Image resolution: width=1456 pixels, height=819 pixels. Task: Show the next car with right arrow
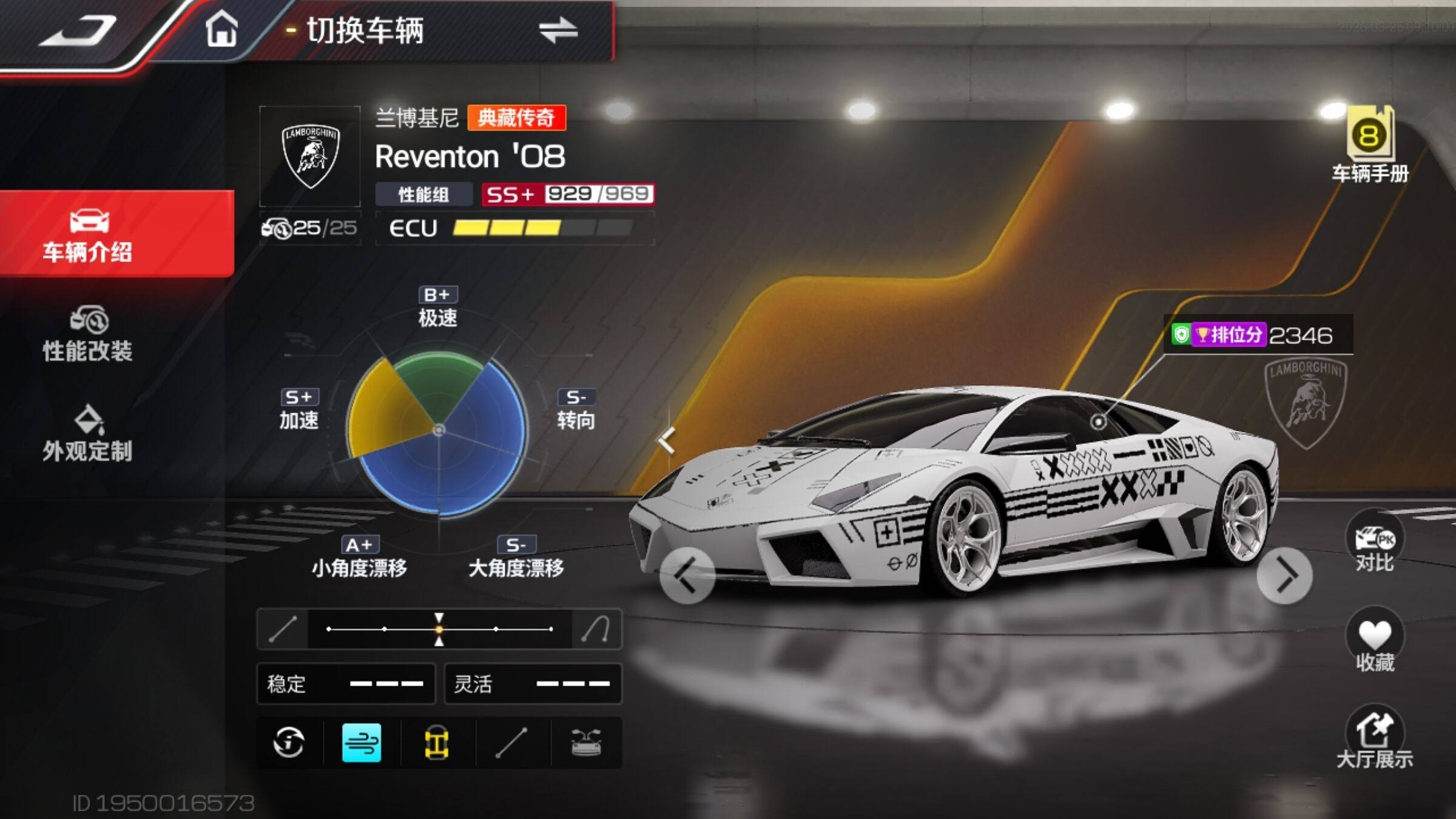(x=1285, y=576)
